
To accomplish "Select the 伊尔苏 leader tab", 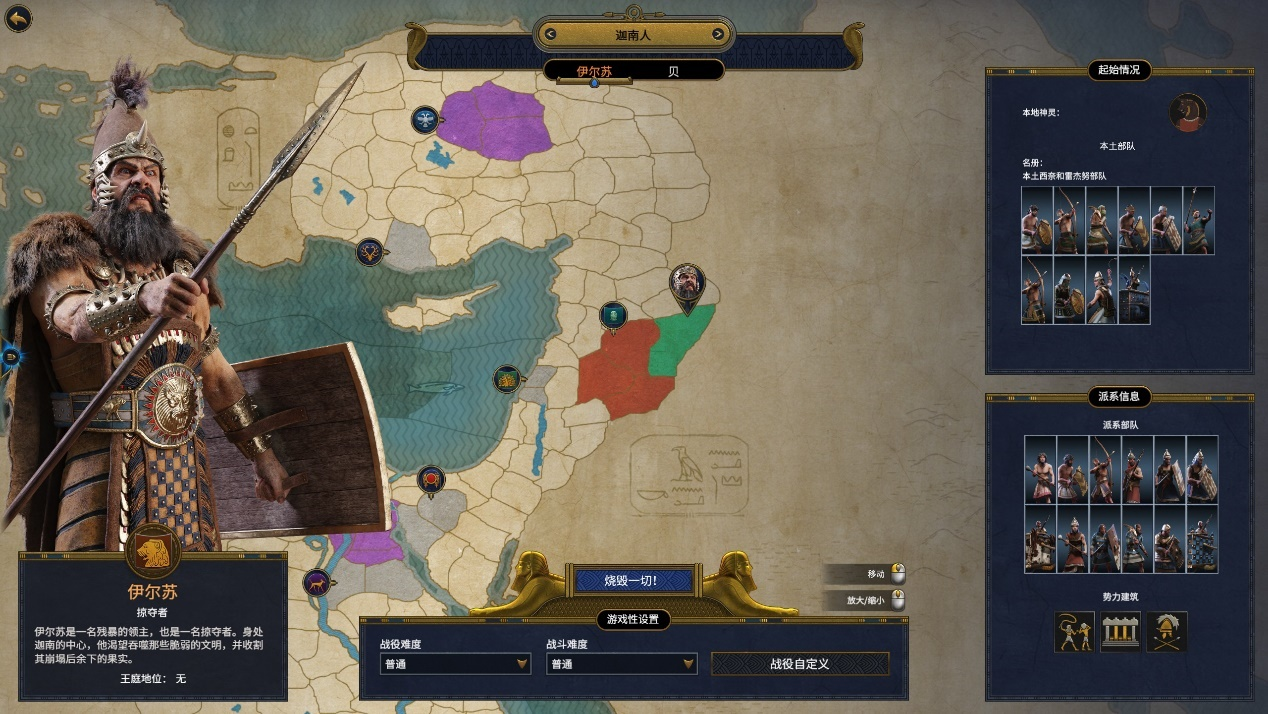I will click(x=594, y=72).
